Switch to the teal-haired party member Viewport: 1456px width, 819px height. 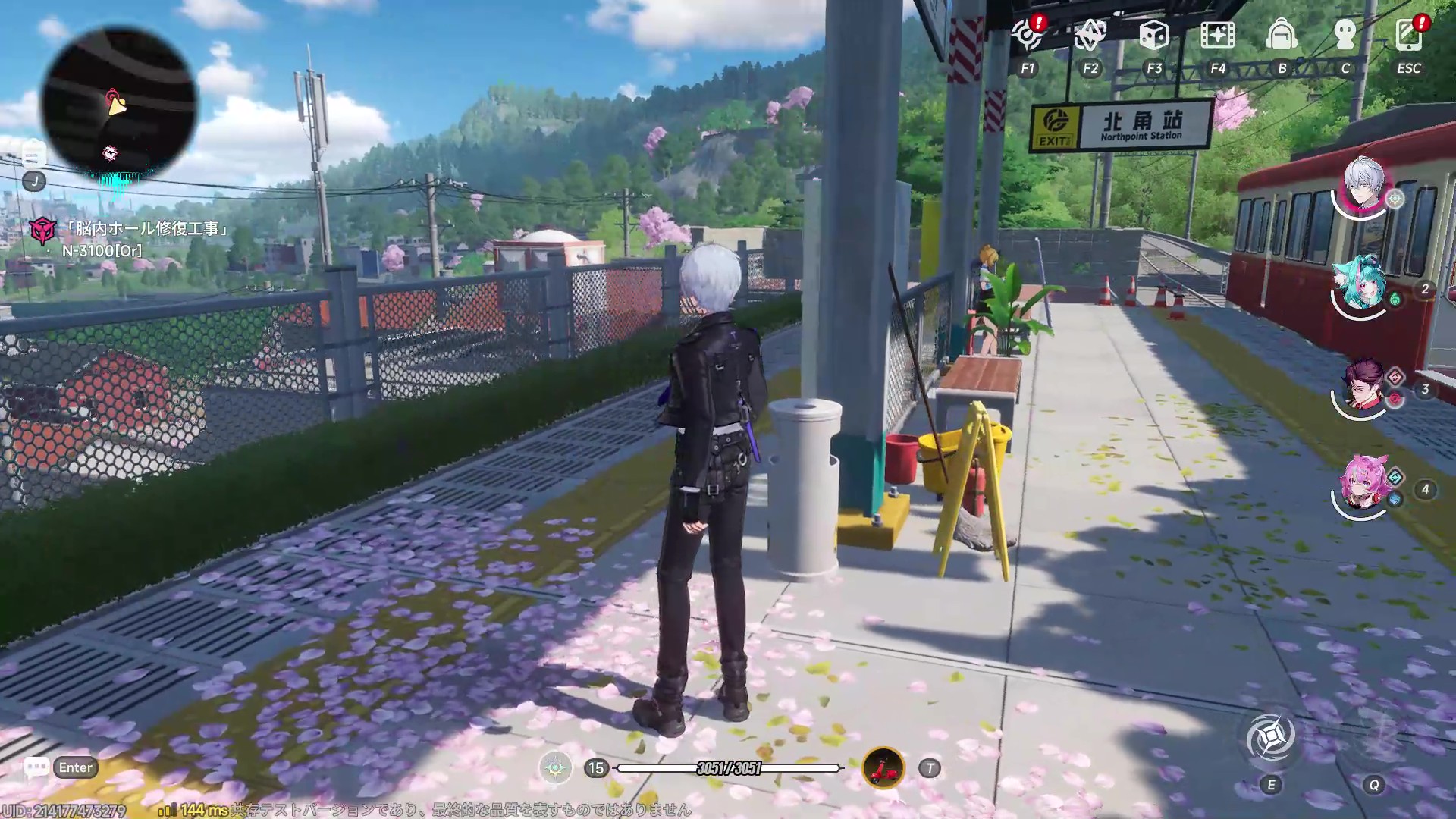[1362, 285]
